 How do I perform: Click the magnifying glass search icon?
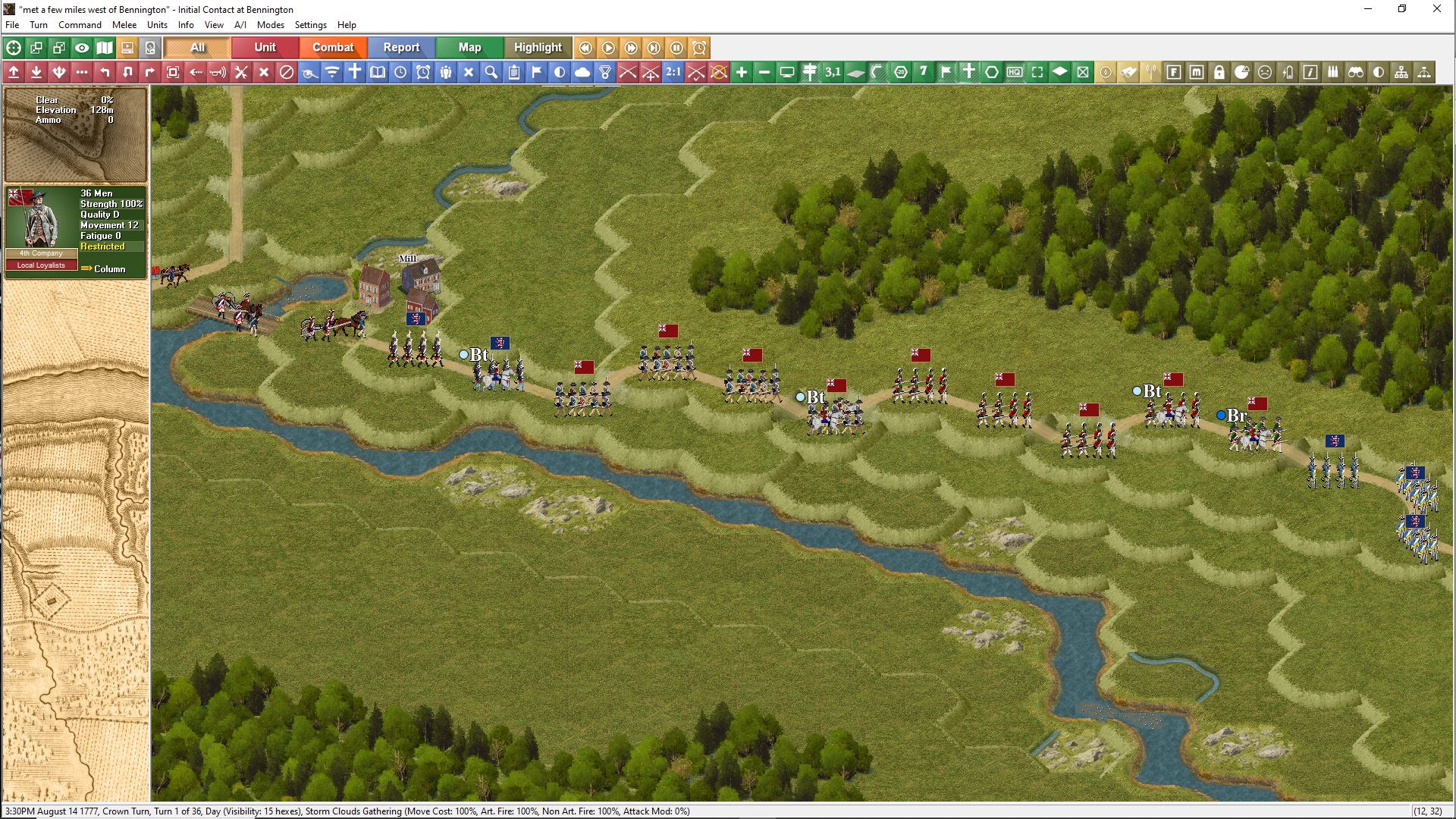tap(491, 72)
